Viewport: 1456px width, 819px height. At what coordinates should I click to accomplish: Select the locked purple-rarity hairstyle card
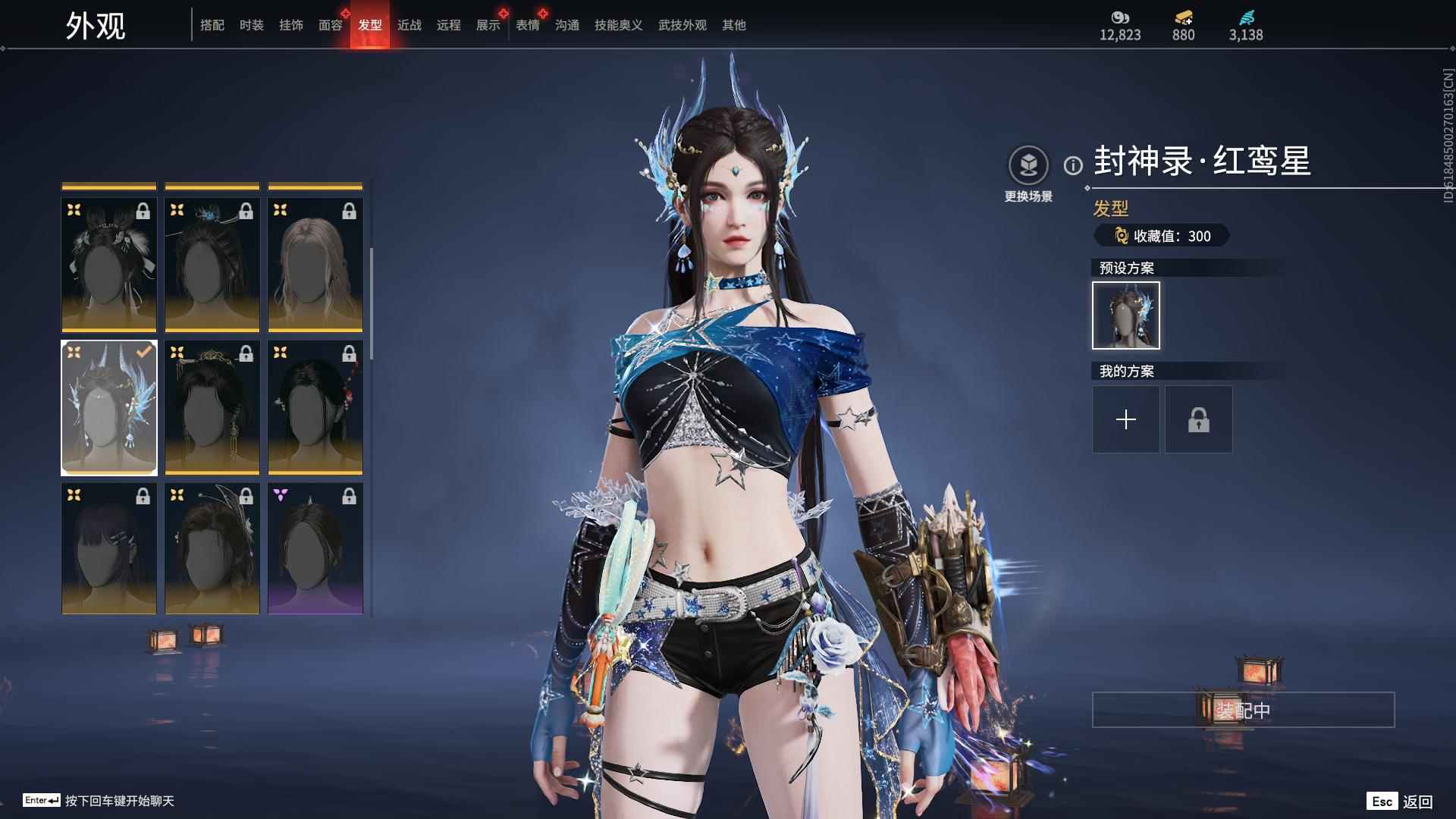pos(315,548)
